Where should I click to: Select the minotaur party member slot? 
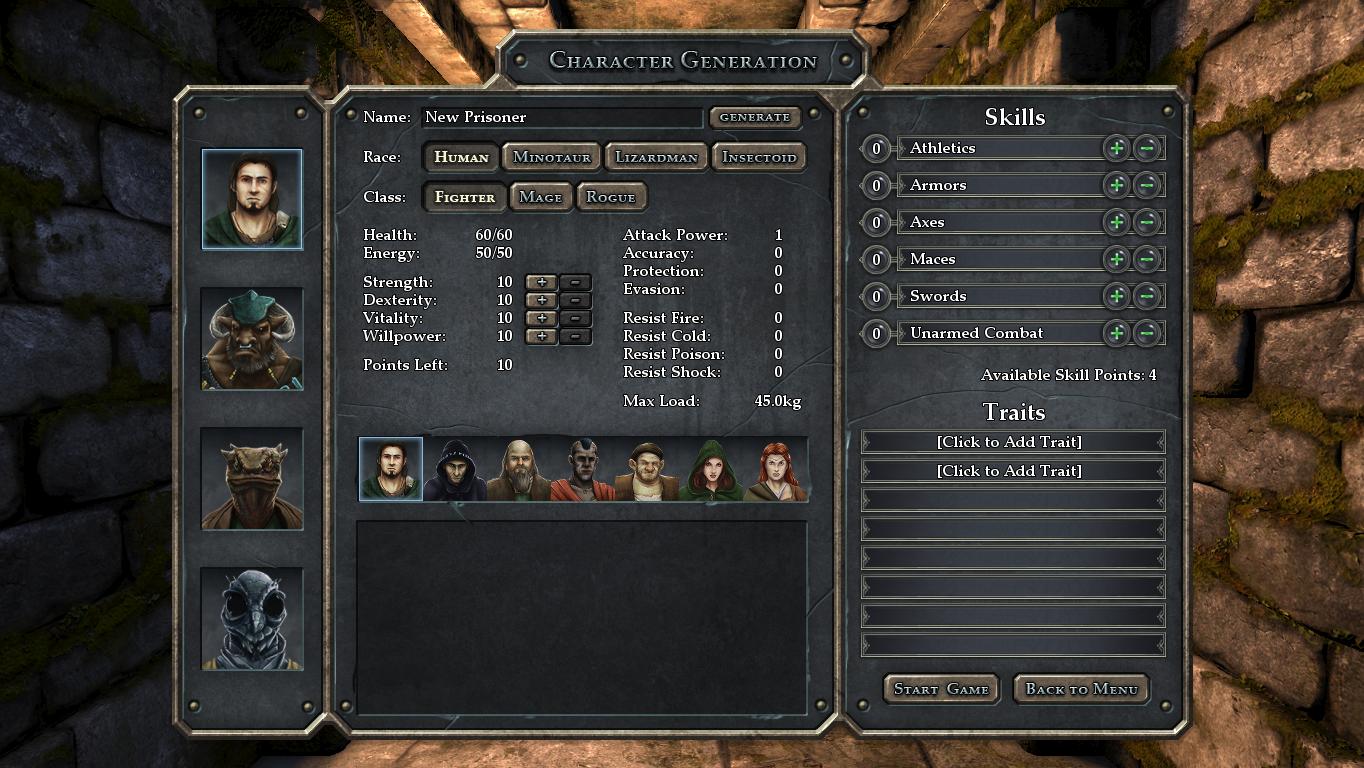coord(252,339)
